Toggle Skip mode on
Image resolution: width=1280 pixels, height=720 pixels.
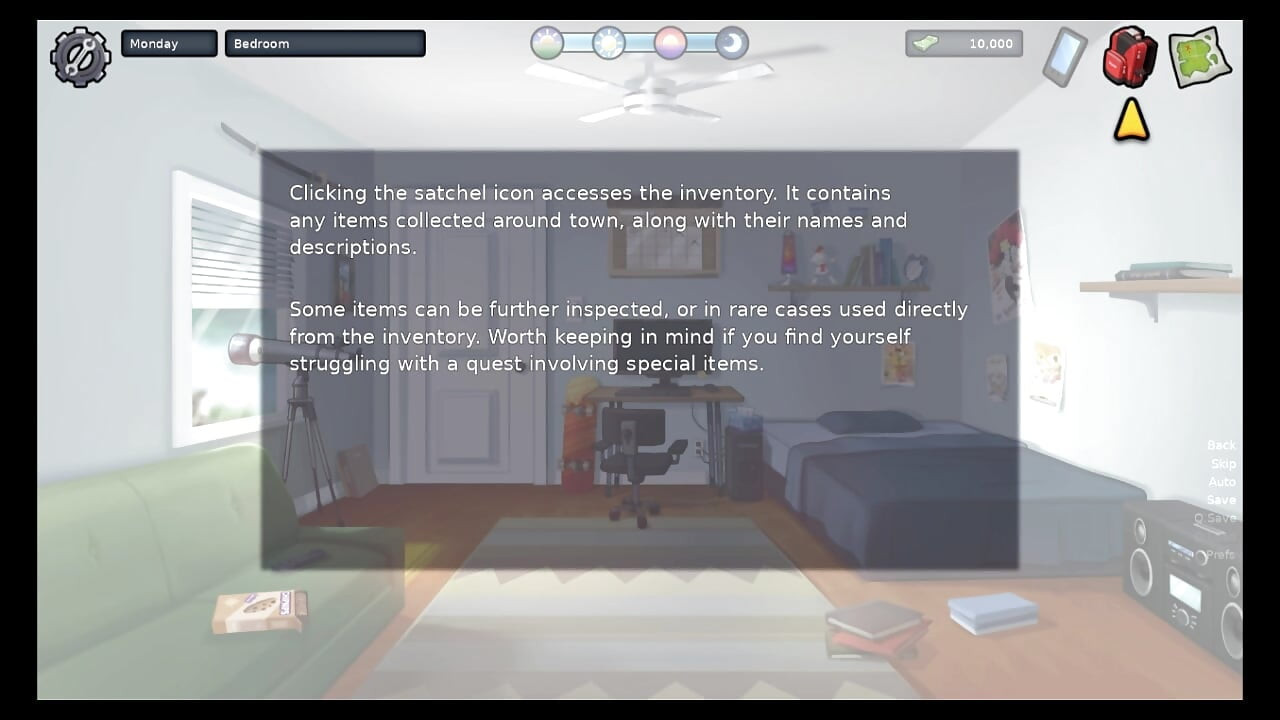1222,463
